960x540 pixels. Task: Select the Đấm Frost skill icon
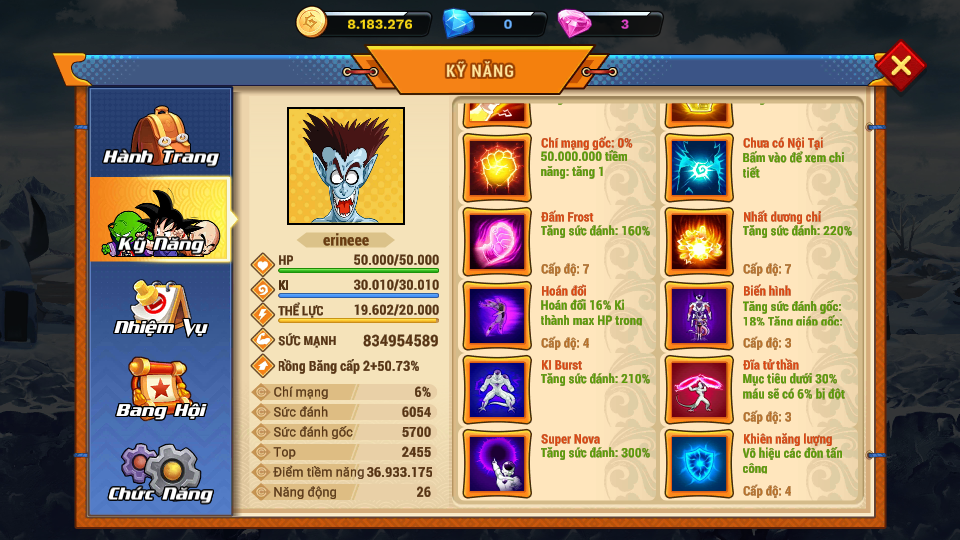496,241
